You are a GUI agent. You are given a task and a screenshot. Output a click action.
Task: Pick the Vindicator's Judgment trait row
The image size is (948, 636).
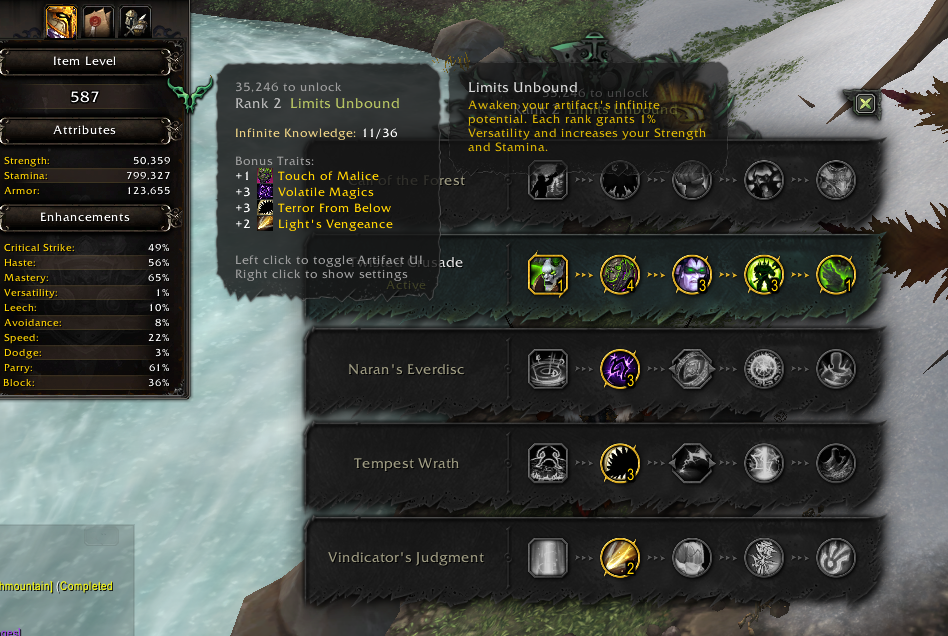(406, 557)
